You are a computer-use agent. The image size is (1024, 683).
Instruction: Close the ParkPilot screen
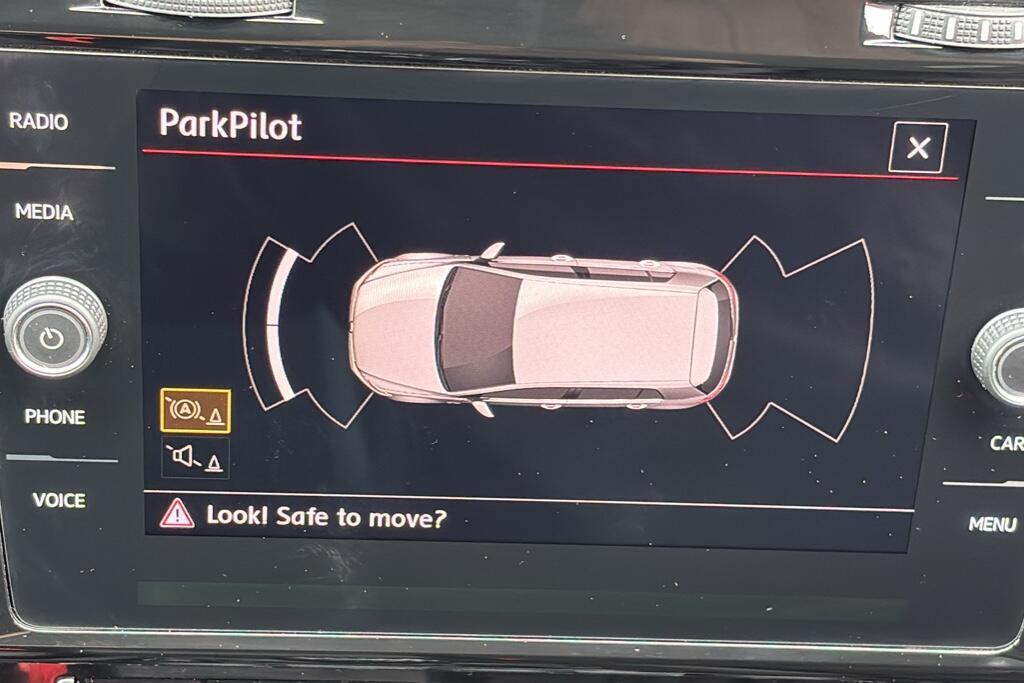(917, 149)
